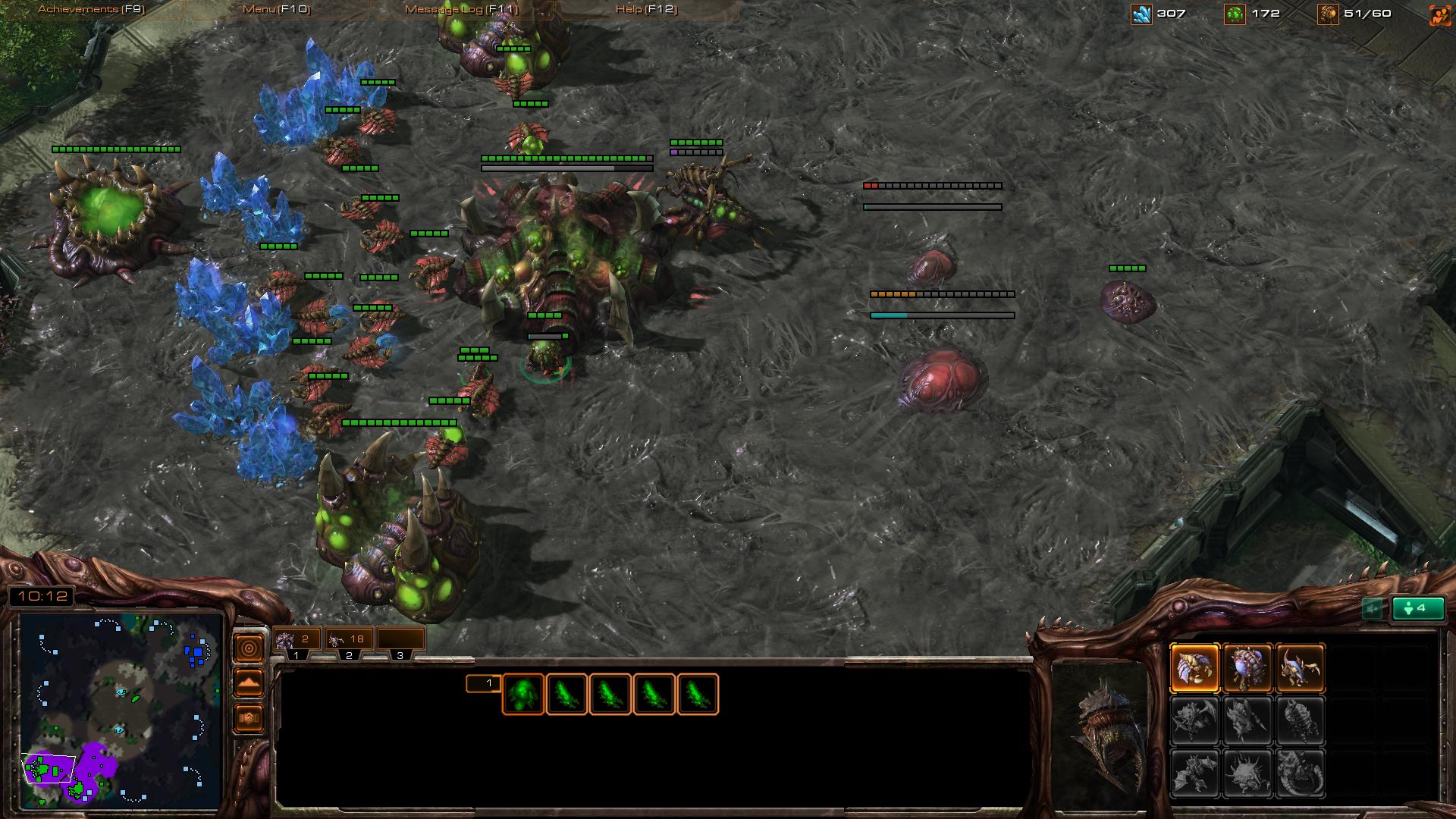
Task: Toggle the handshake ally colors button
Action: coord(249,717)
